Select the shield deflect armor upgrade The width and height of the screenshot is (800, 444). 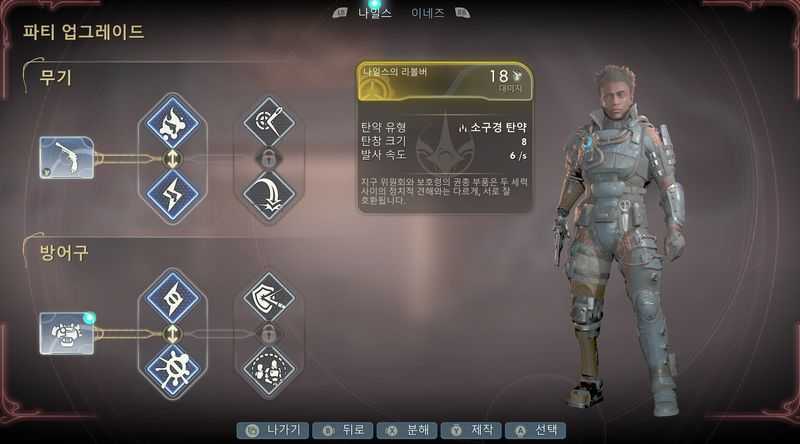pos(267,298)
